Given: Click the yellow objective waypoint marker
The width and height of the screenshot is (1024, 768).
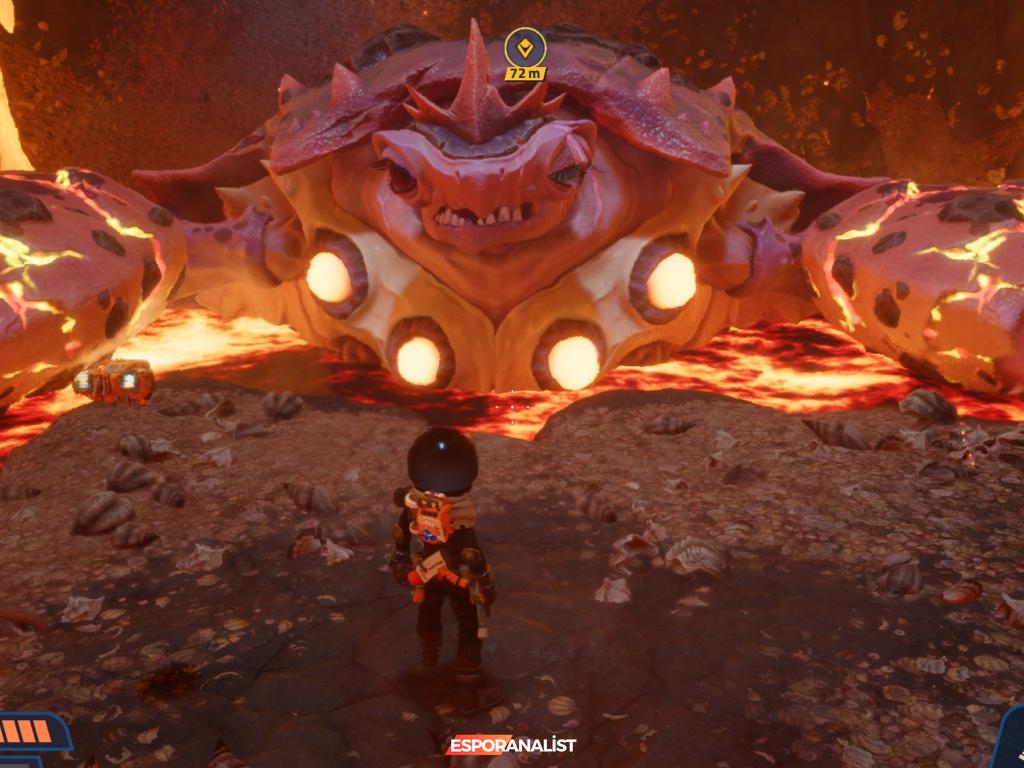Looking at the screenshot, I should pos(525,46).
